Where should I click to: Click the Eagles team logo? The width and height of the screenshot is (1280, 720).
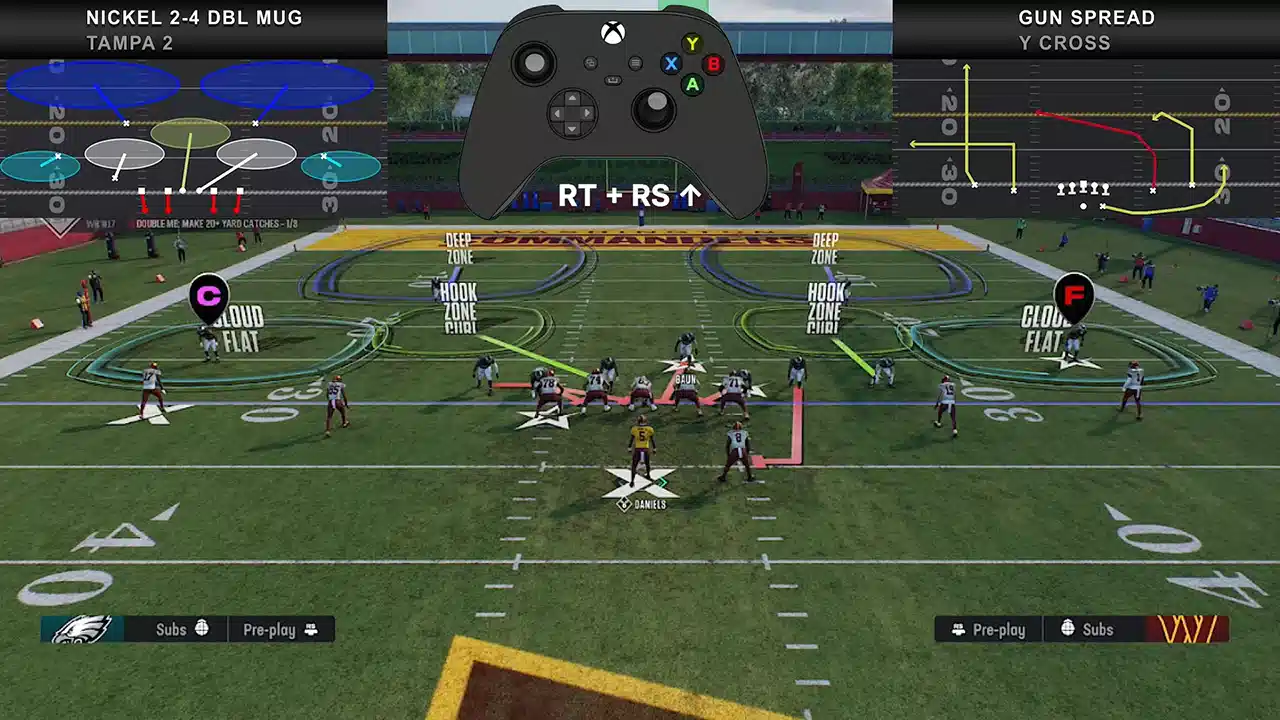[x=82, y=629]
